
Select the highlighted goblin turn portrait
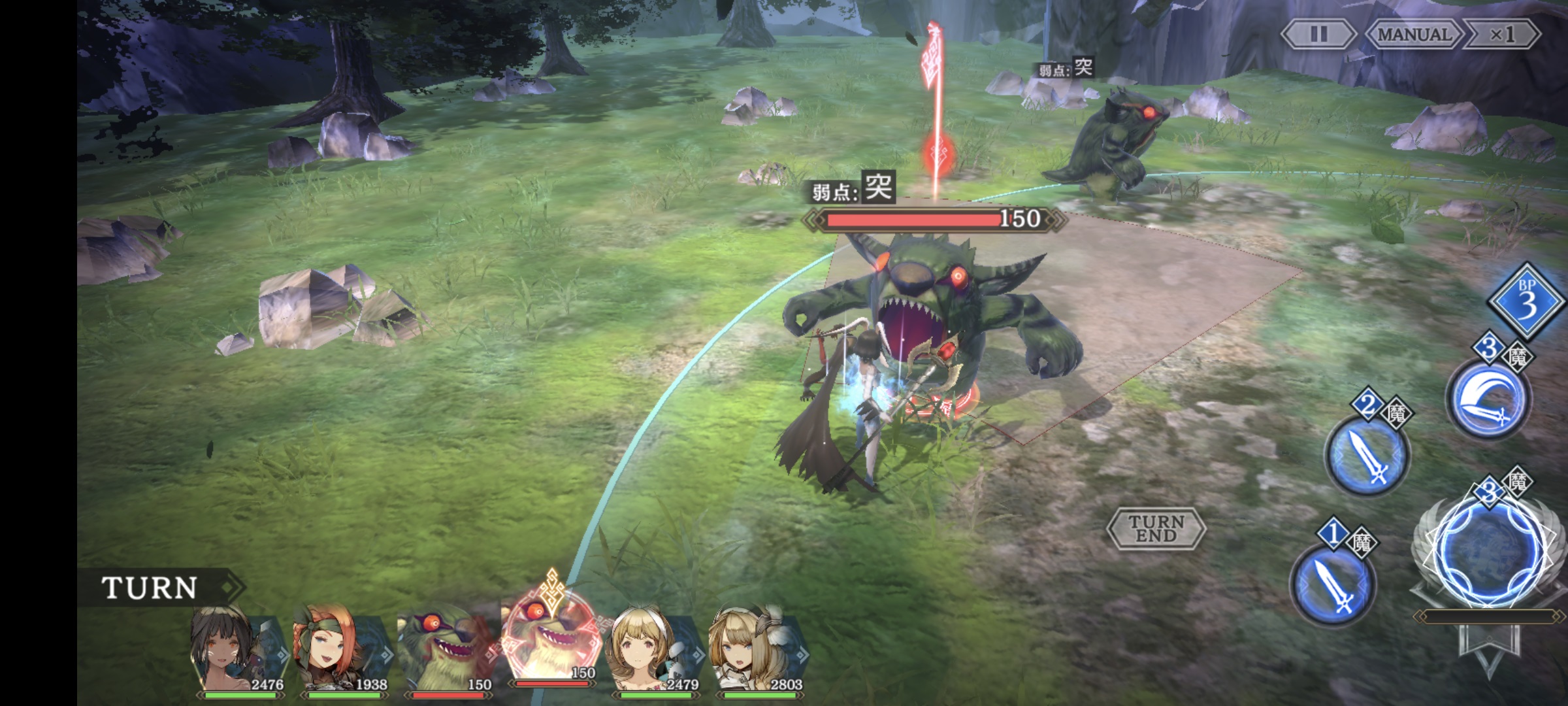click(x=550, y=644)
